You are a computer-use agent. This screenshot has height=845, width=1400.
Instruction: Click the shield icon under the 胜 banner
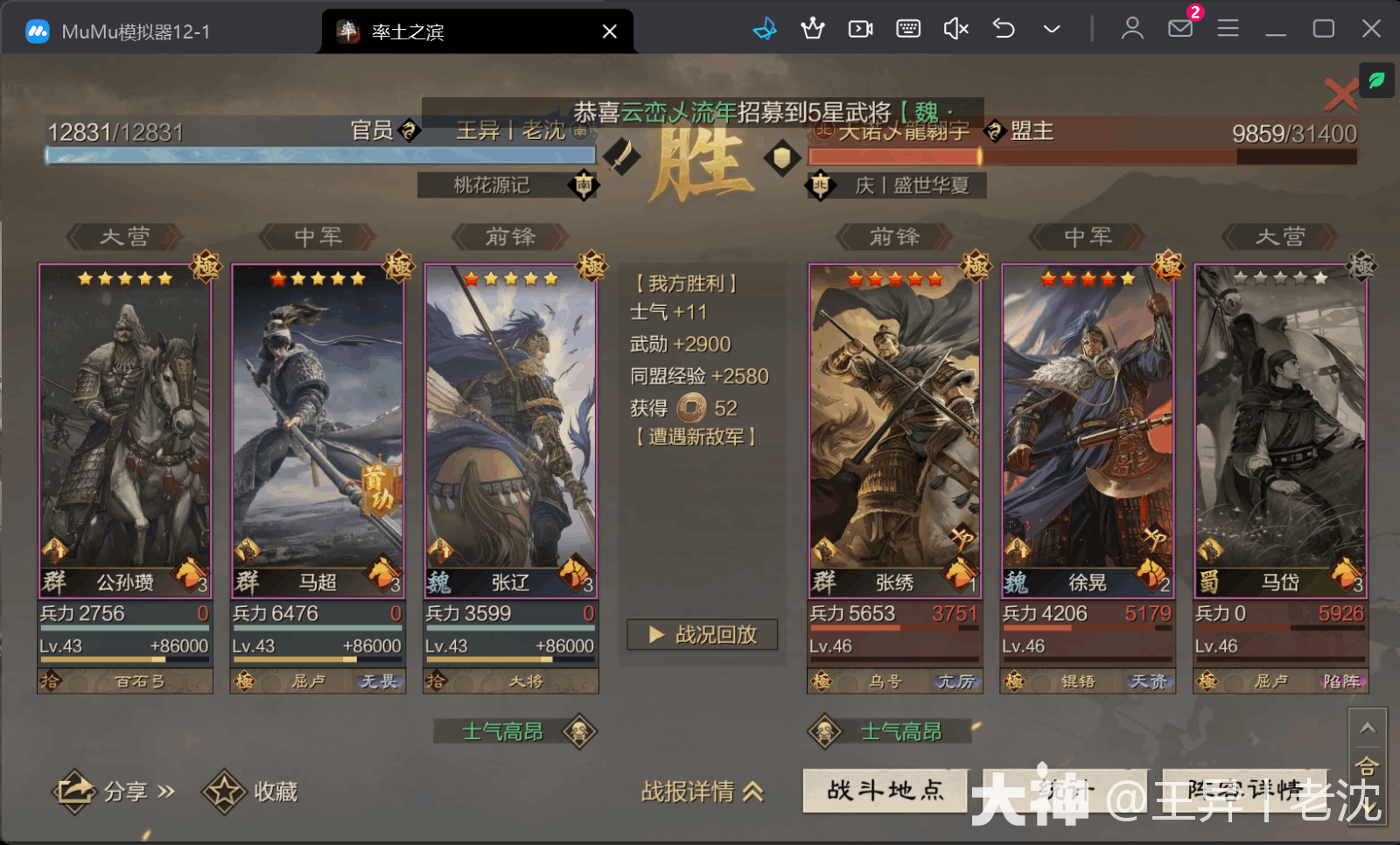781,158
